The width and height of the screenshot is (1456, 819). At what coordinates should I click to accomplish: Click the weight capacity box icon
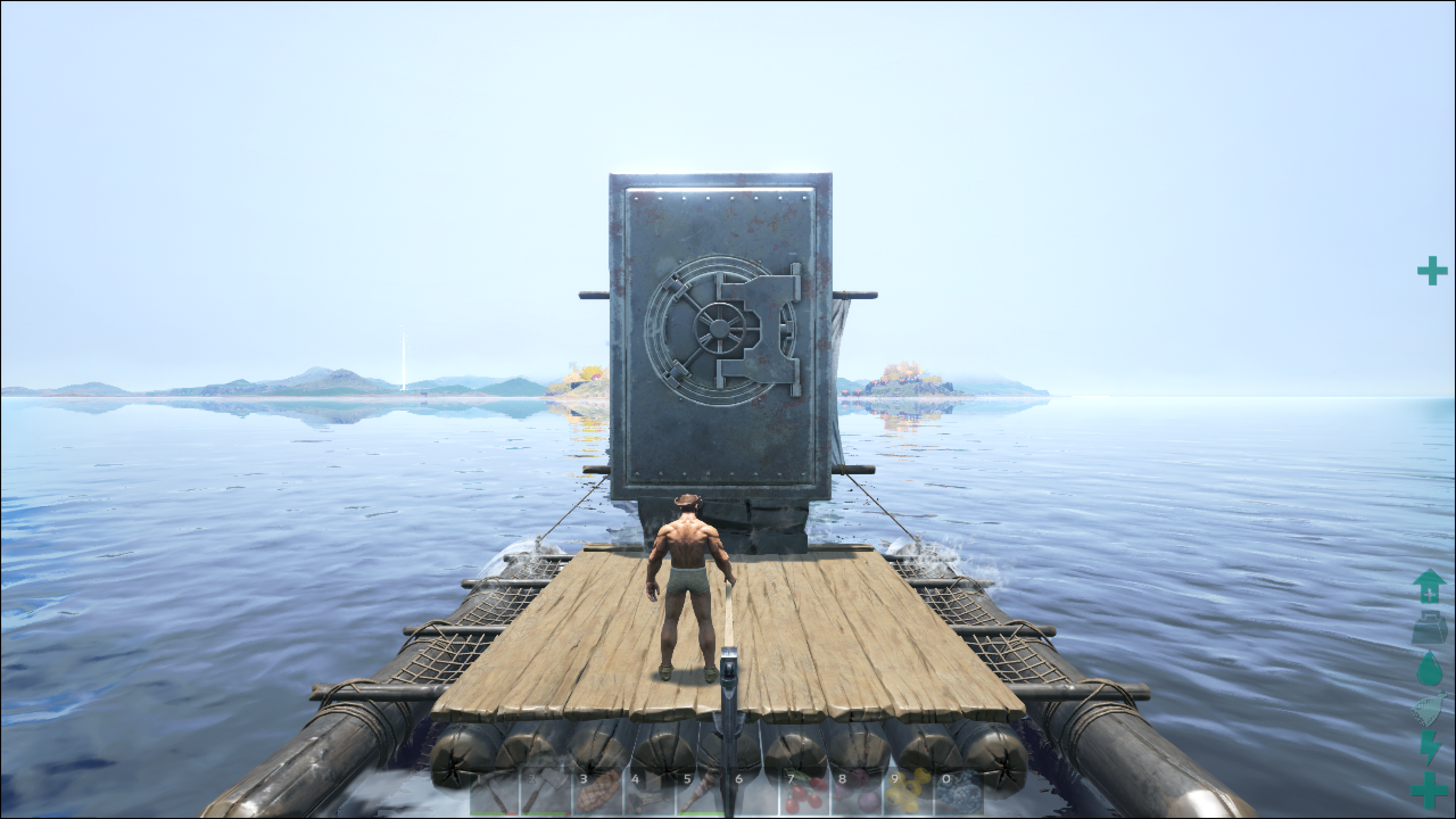(x=1429, y=628)
